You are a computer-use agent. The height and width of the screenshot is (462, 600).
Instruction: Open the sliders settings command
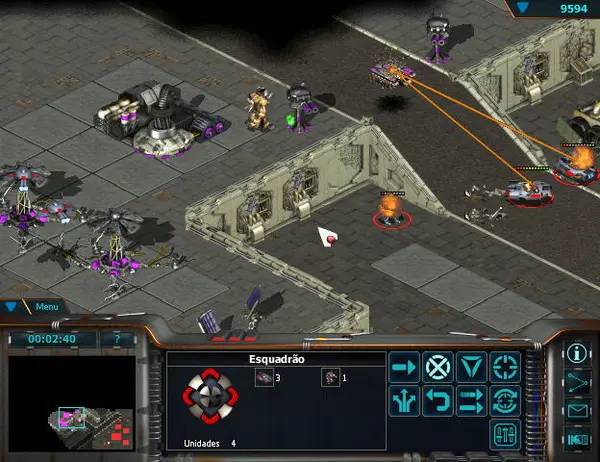505,435
